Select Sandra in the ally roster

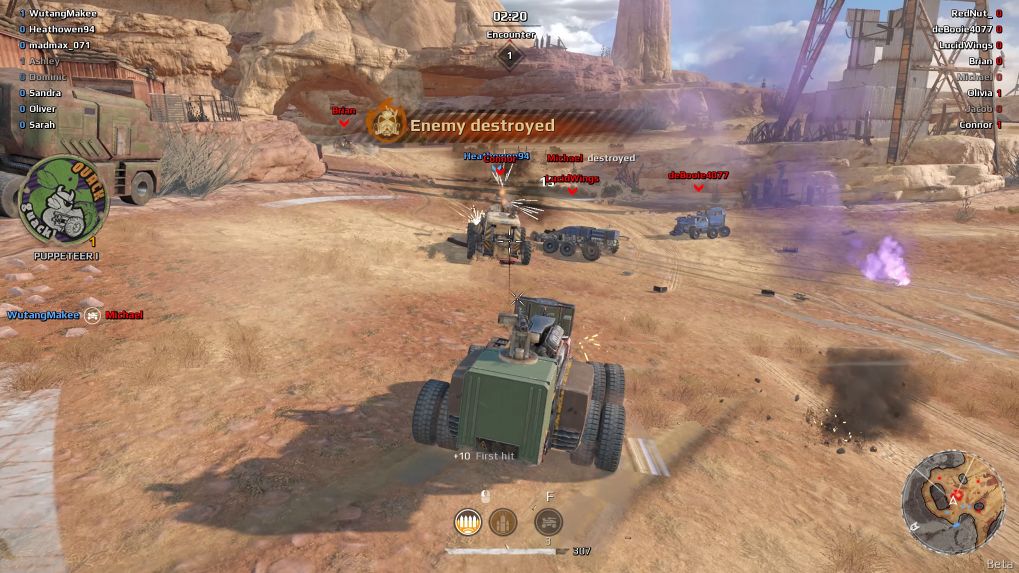(45, 93)
